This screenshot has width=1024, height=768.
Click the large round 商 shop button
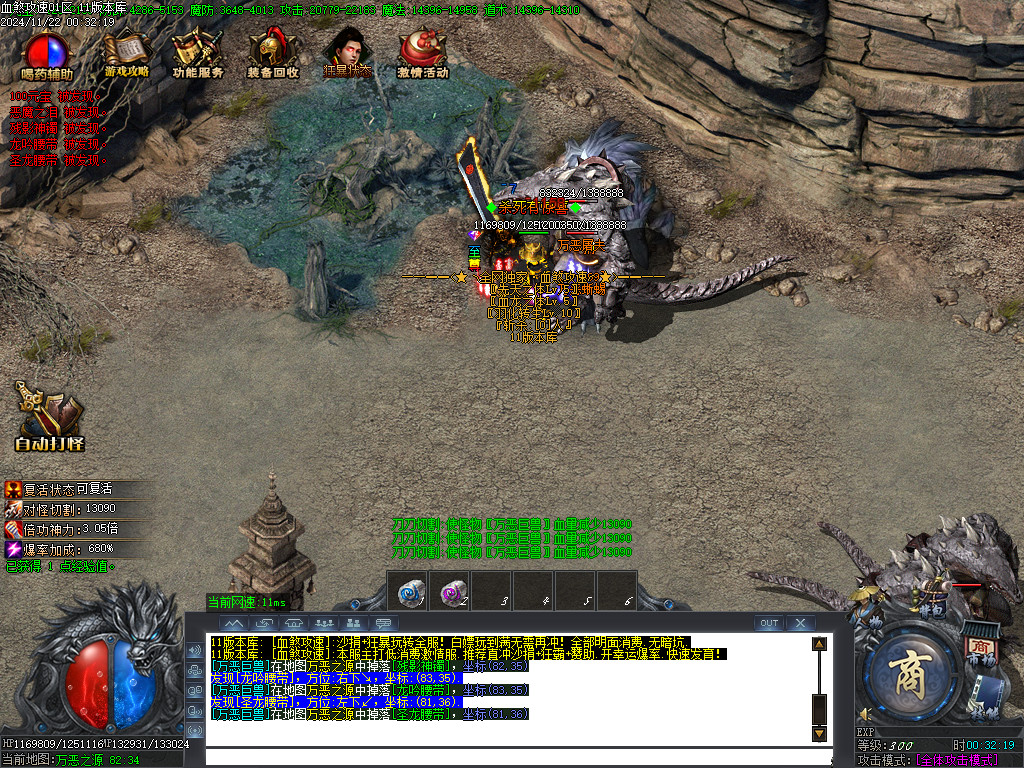907,675
